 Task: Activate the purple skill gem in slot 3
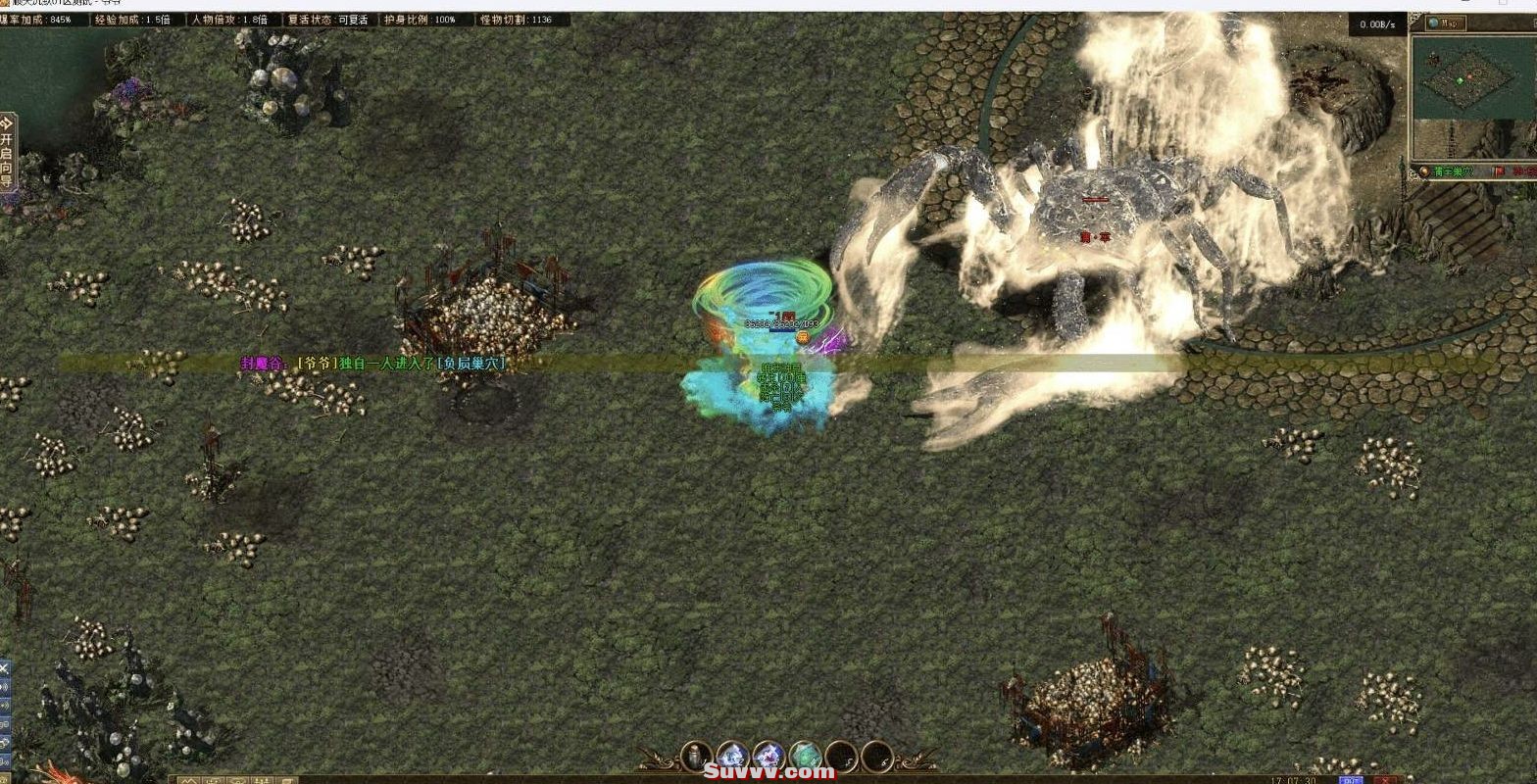point(769,756)
